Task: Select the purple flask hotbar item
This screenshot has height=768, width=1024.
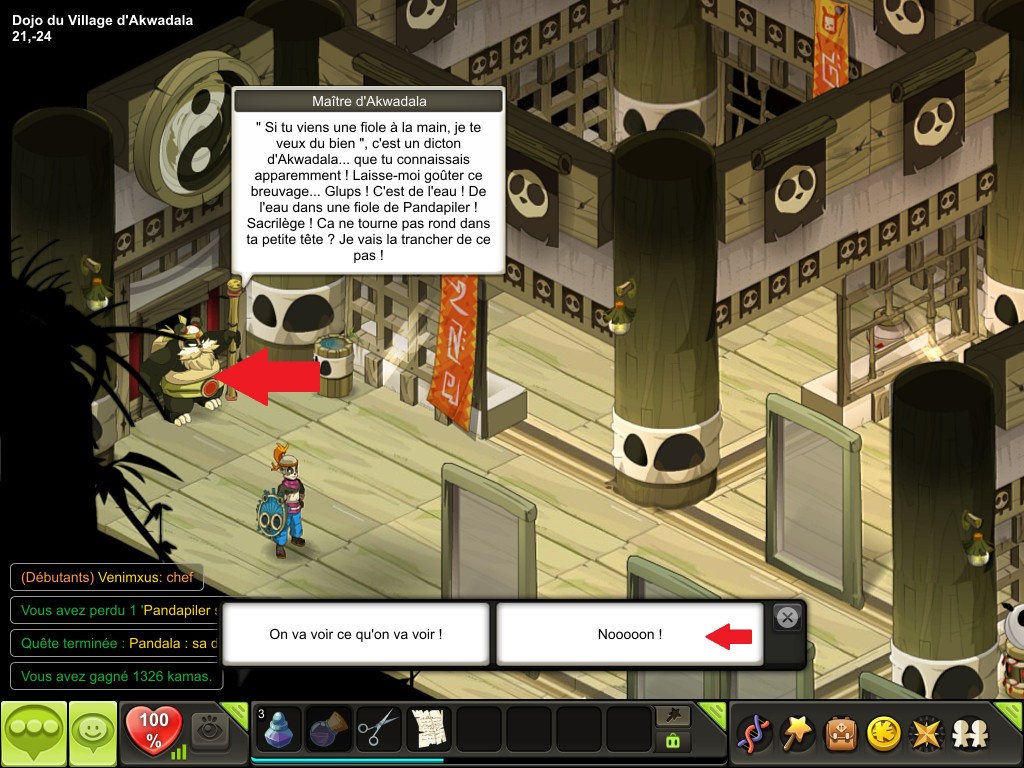Action: point(329,730)
